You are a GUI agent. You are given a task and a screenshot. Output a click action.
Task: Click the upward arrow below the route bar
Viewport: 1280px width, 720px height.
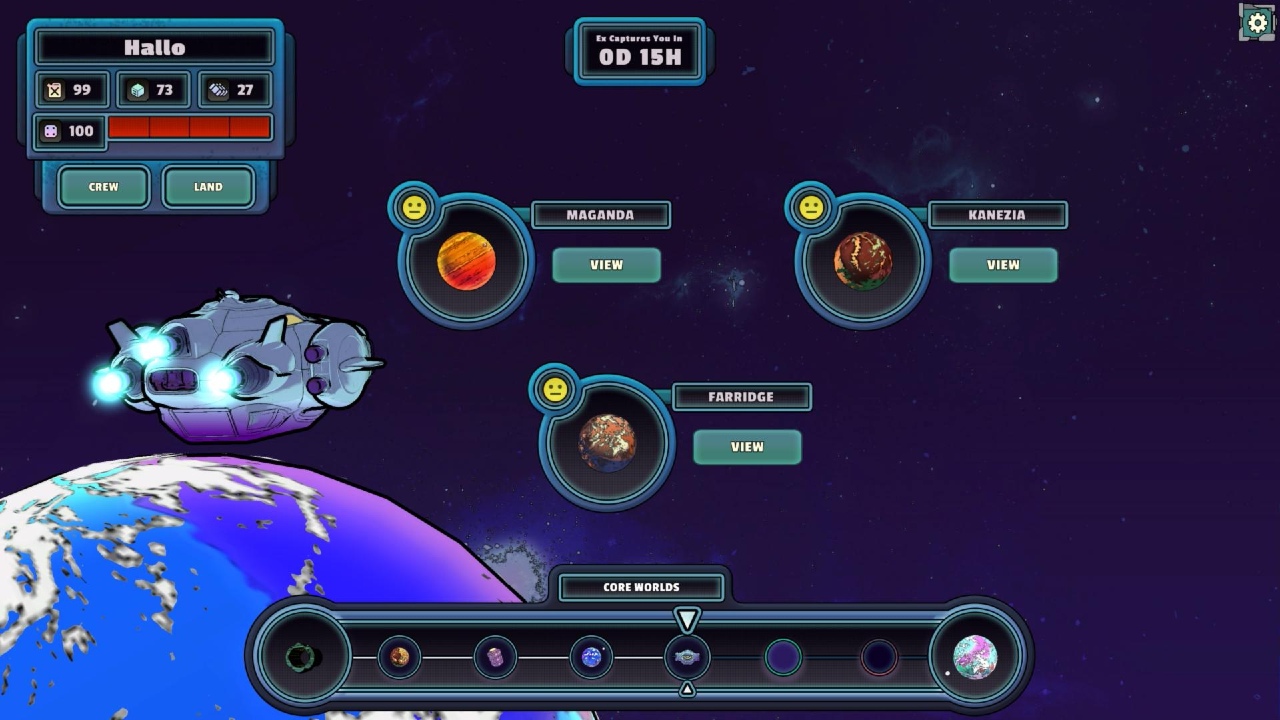687,688
